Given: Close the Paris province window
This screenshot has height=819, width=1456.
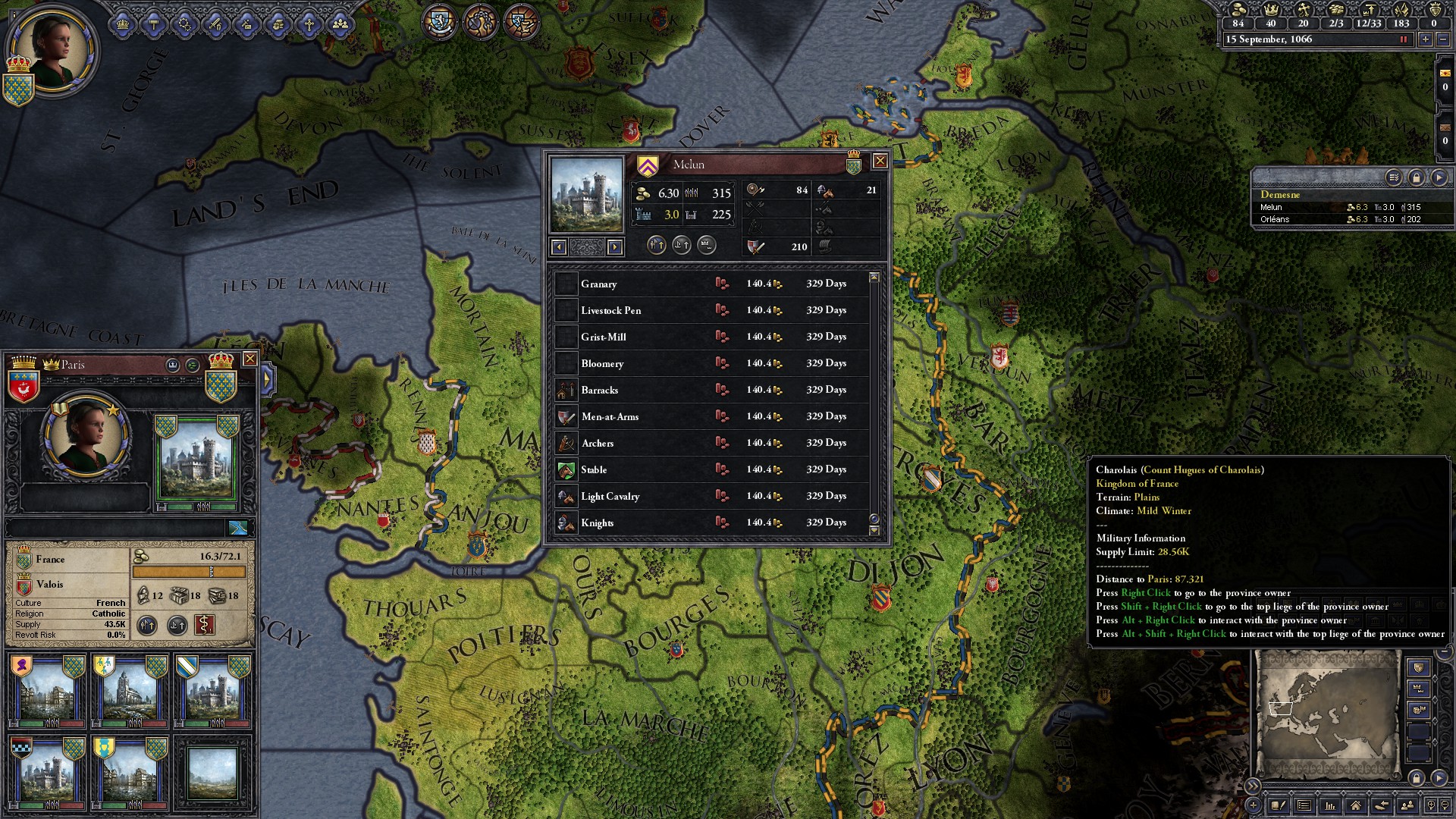Looking at the screenshot, I should pos(249,359).
